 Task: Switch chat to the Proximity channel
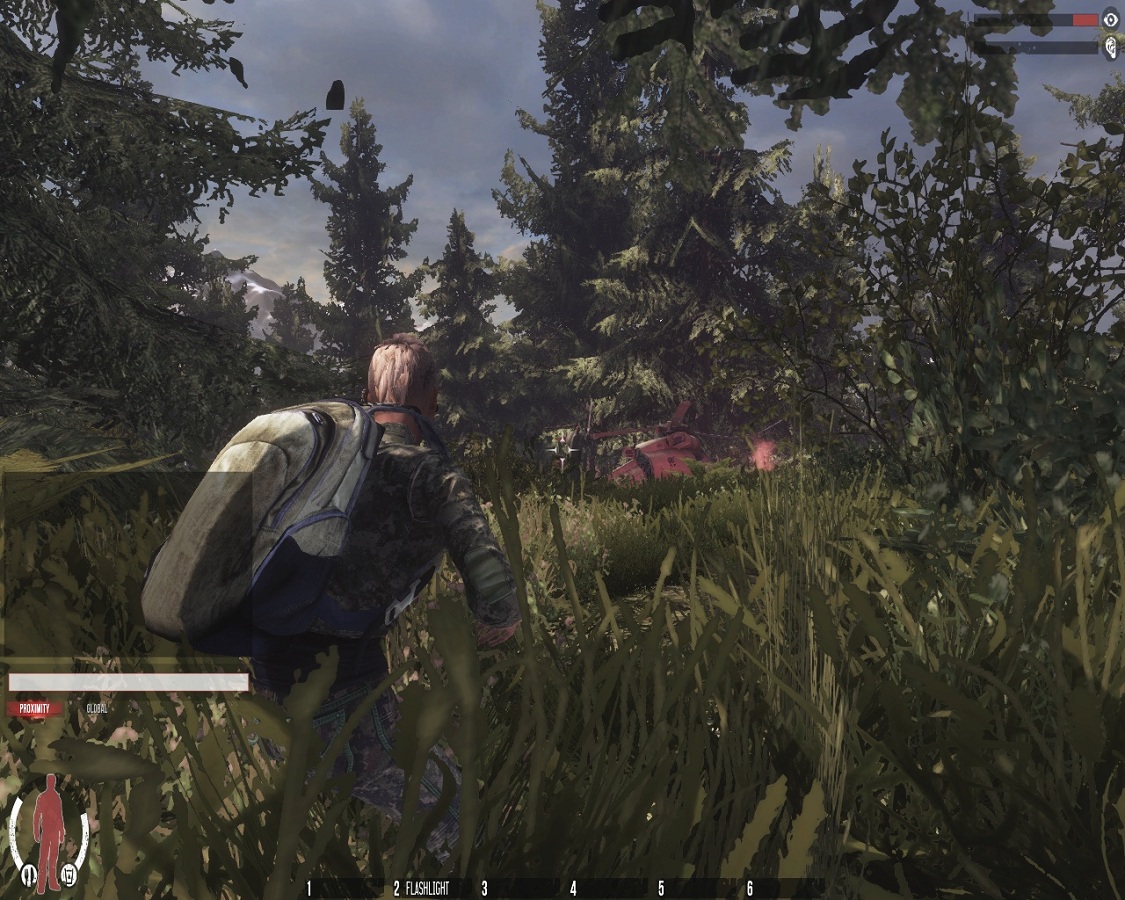34,709
